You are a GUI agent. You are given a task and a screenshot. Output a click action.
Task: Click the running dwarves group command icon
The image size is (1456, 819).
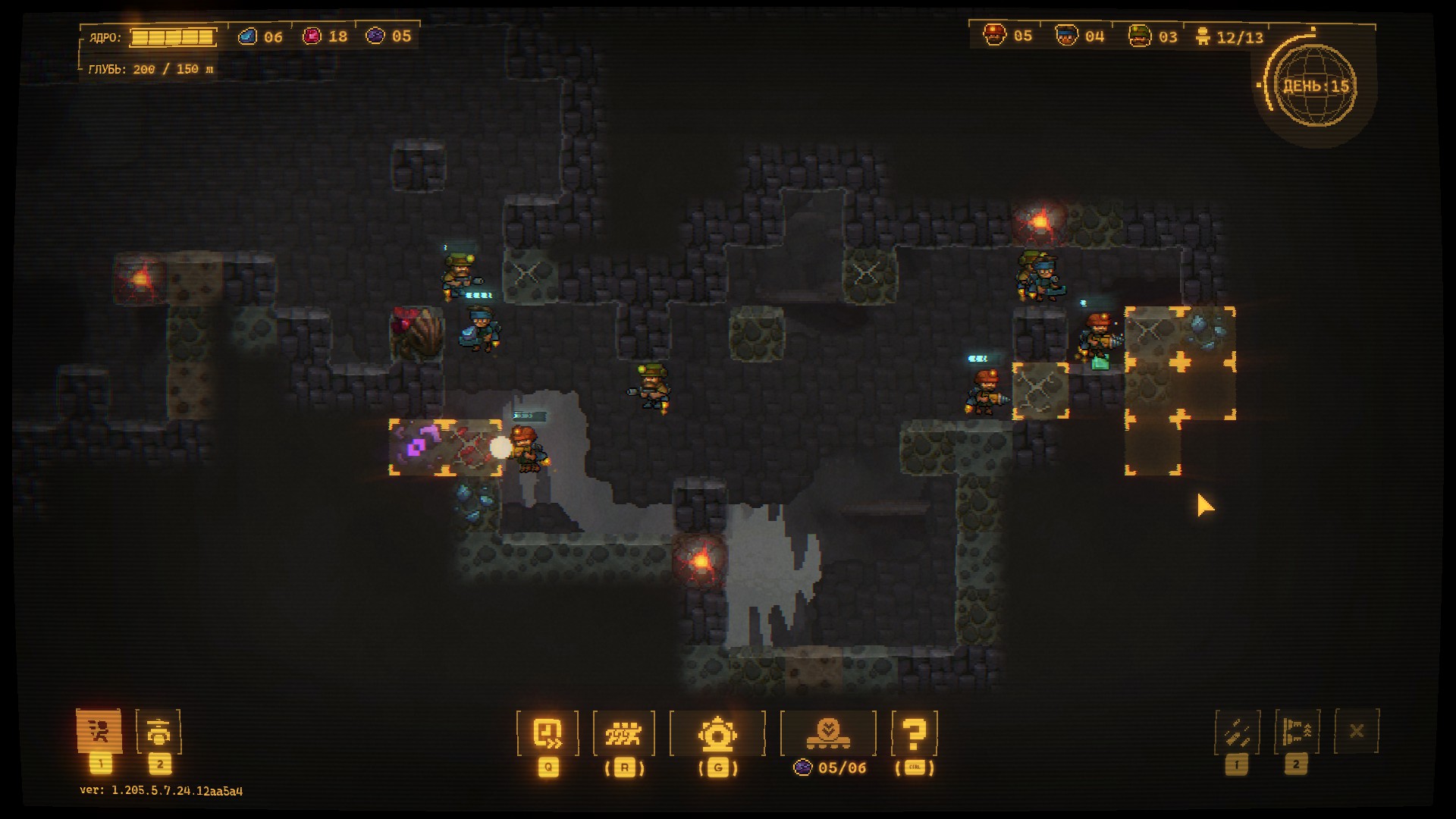pyautogui.click(x=623, y=733)
